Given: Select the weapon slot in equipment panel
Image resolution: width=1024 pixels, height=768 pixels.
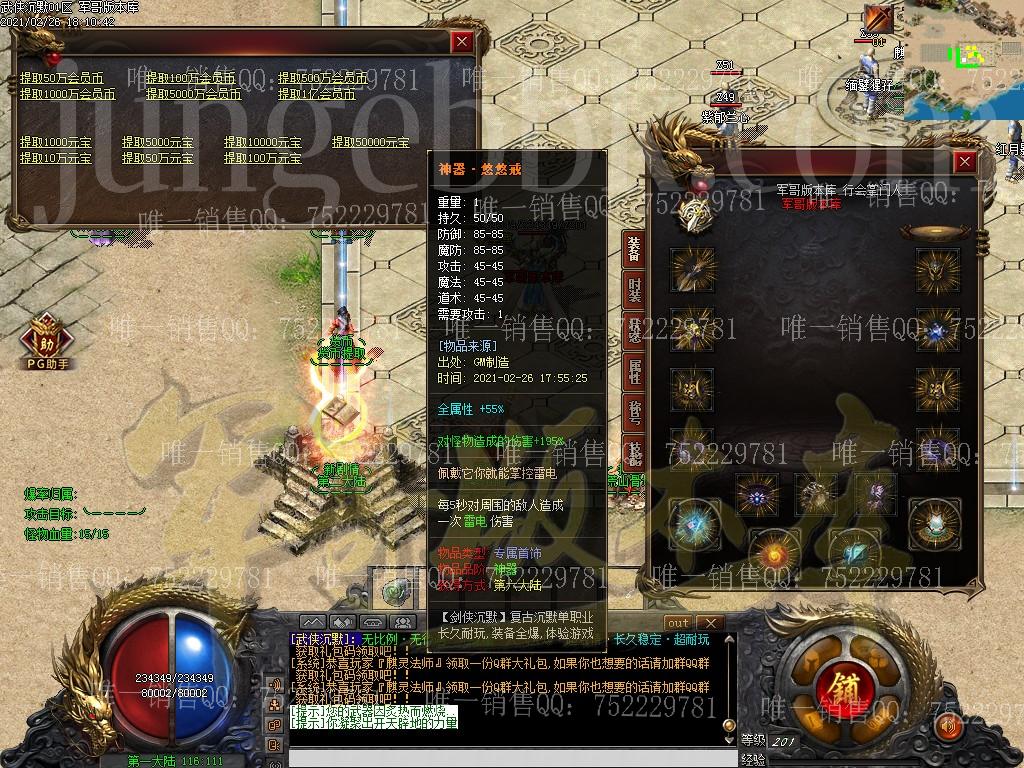Looking at the screenshot, I should coord(692,270).
